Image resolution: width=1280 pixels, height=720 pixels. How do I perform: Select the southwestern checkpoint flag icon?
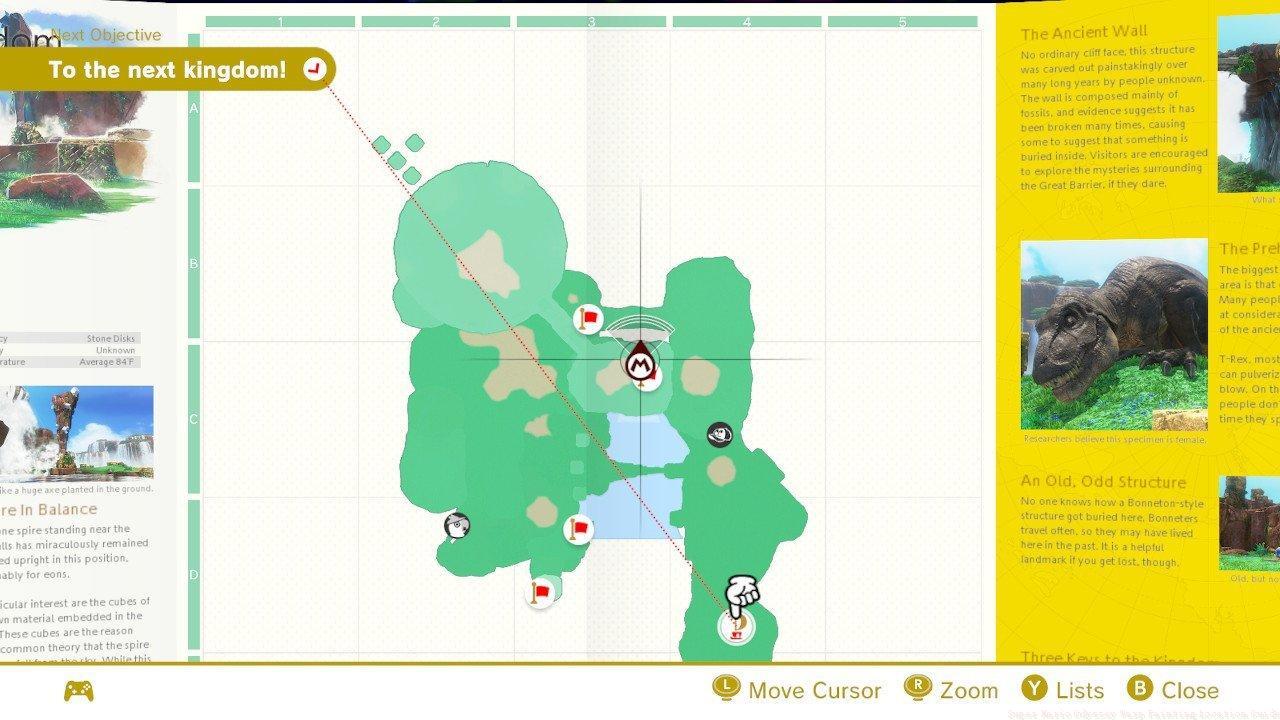[x=539, y=593]
